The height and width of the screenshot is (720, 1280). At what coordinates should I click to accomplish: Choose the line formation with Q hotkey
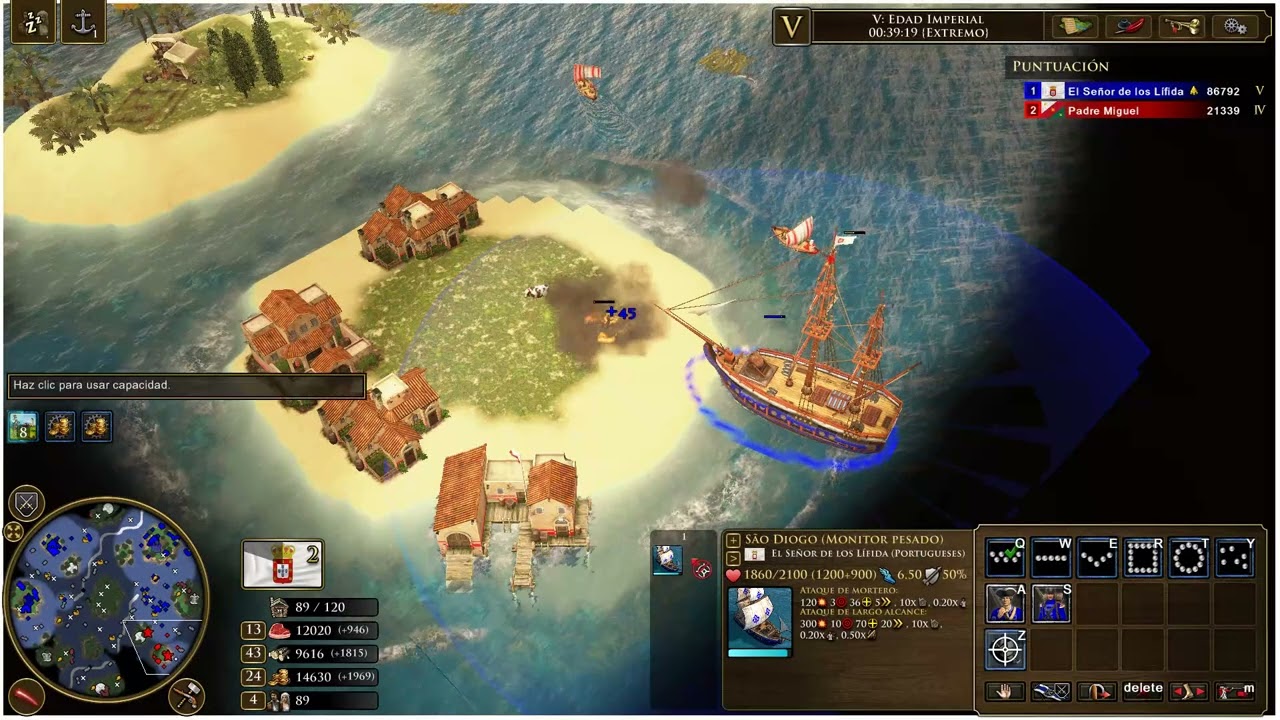point(1004,558)
